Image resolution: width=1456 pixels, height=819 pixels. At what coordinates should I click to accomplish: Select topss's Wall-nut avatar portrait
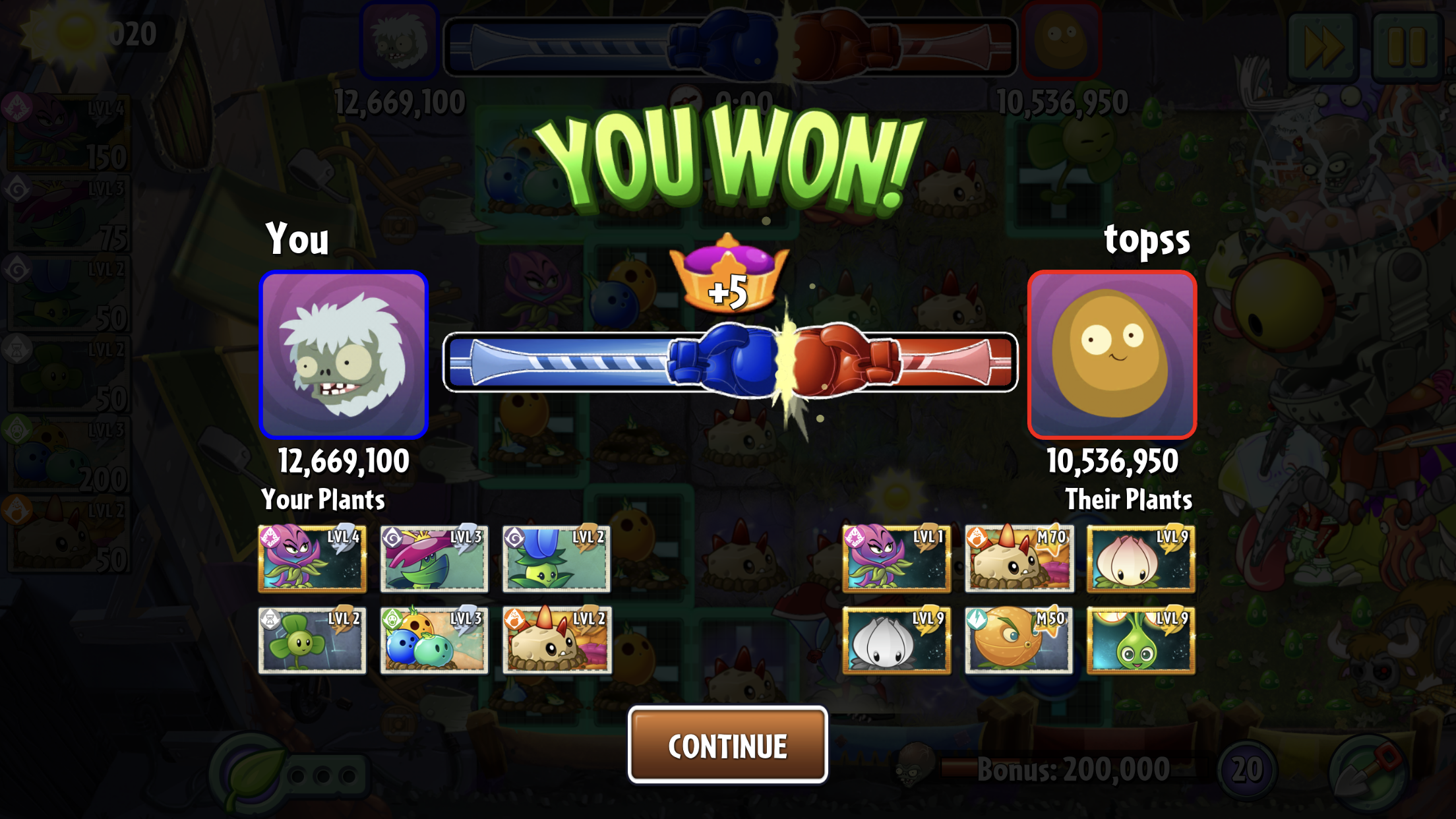(1112, 355)
